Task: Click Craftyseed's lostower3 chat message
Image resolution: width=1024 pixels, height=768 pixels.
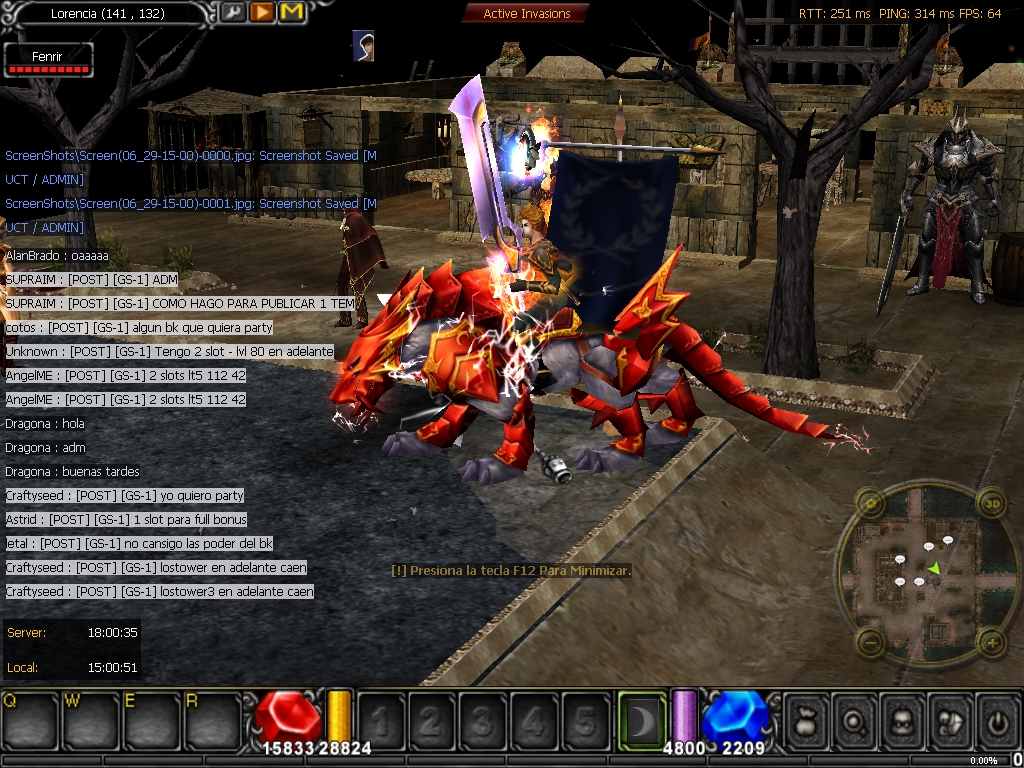Action: (x=160, y=592)
